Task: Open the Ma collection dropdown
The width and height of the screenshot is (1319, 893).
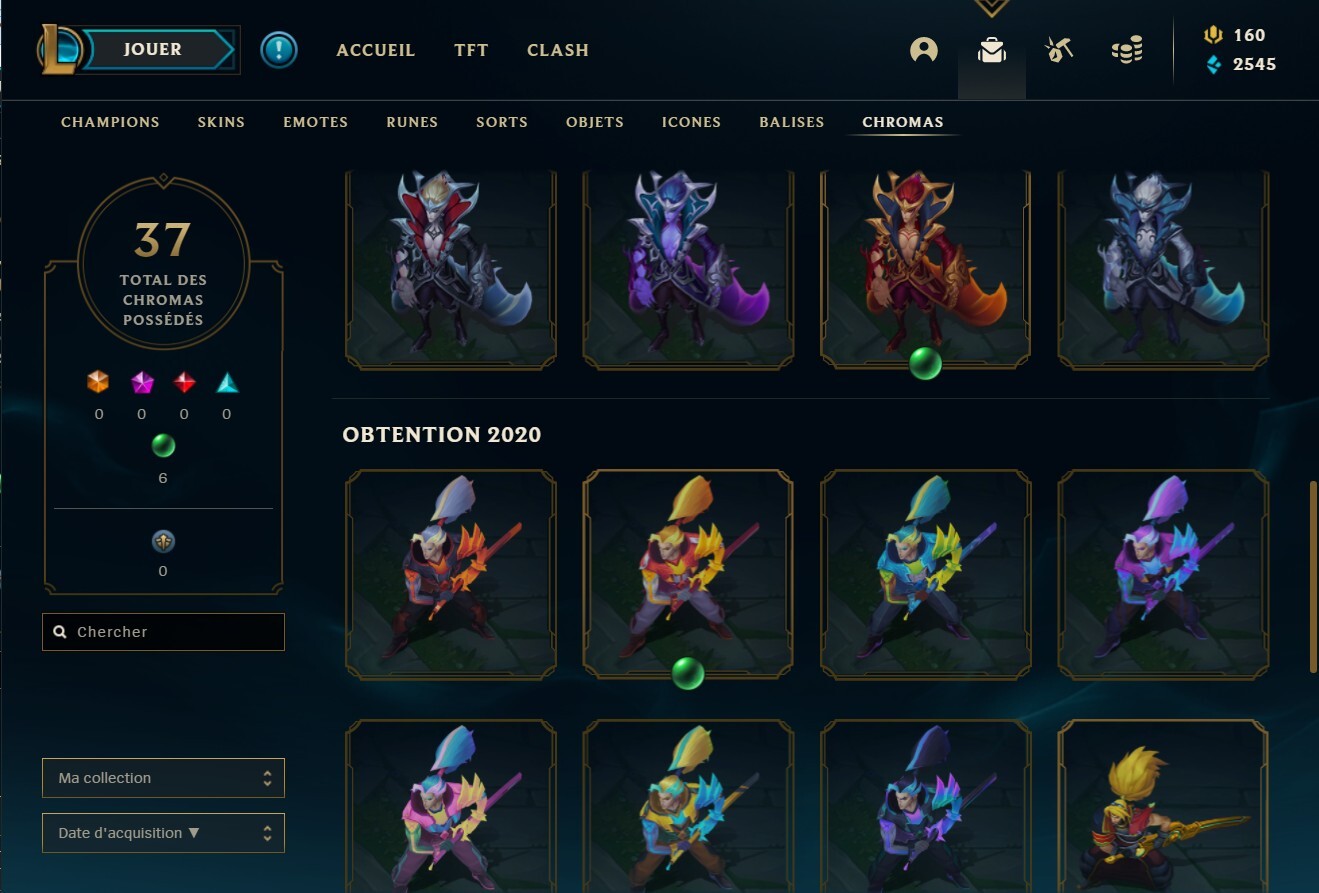Action: 162,777
